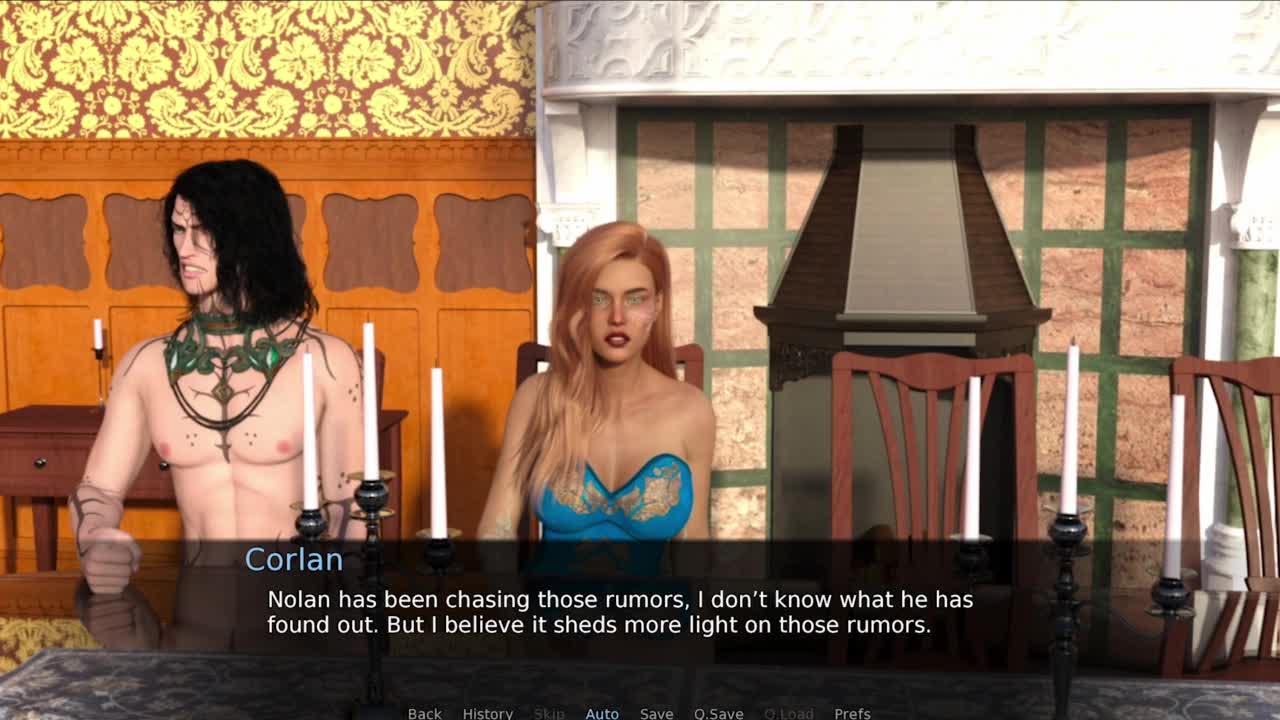Toggle Auto-advance mode
Screen dimensions: 1280x720
(602, 713)
